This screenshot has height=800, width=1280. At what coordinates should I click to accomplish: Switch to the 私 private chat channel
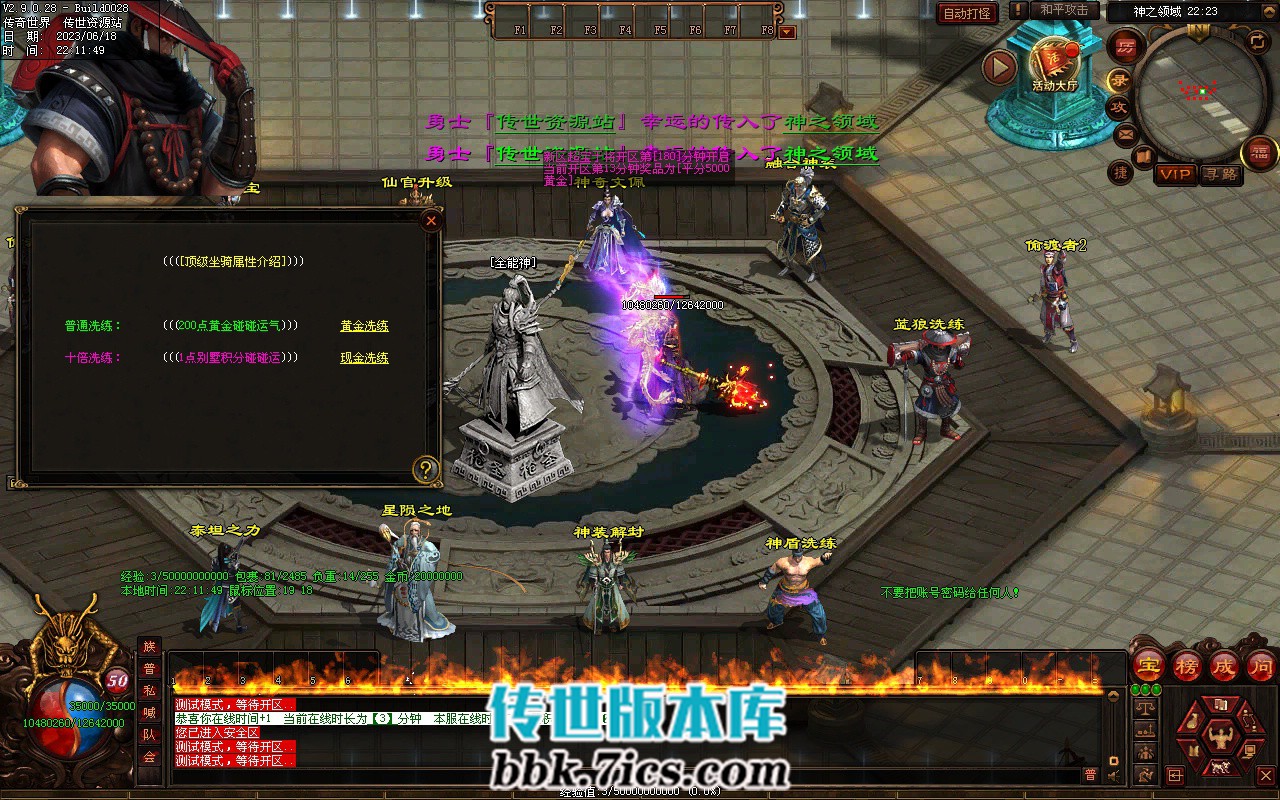149,691
